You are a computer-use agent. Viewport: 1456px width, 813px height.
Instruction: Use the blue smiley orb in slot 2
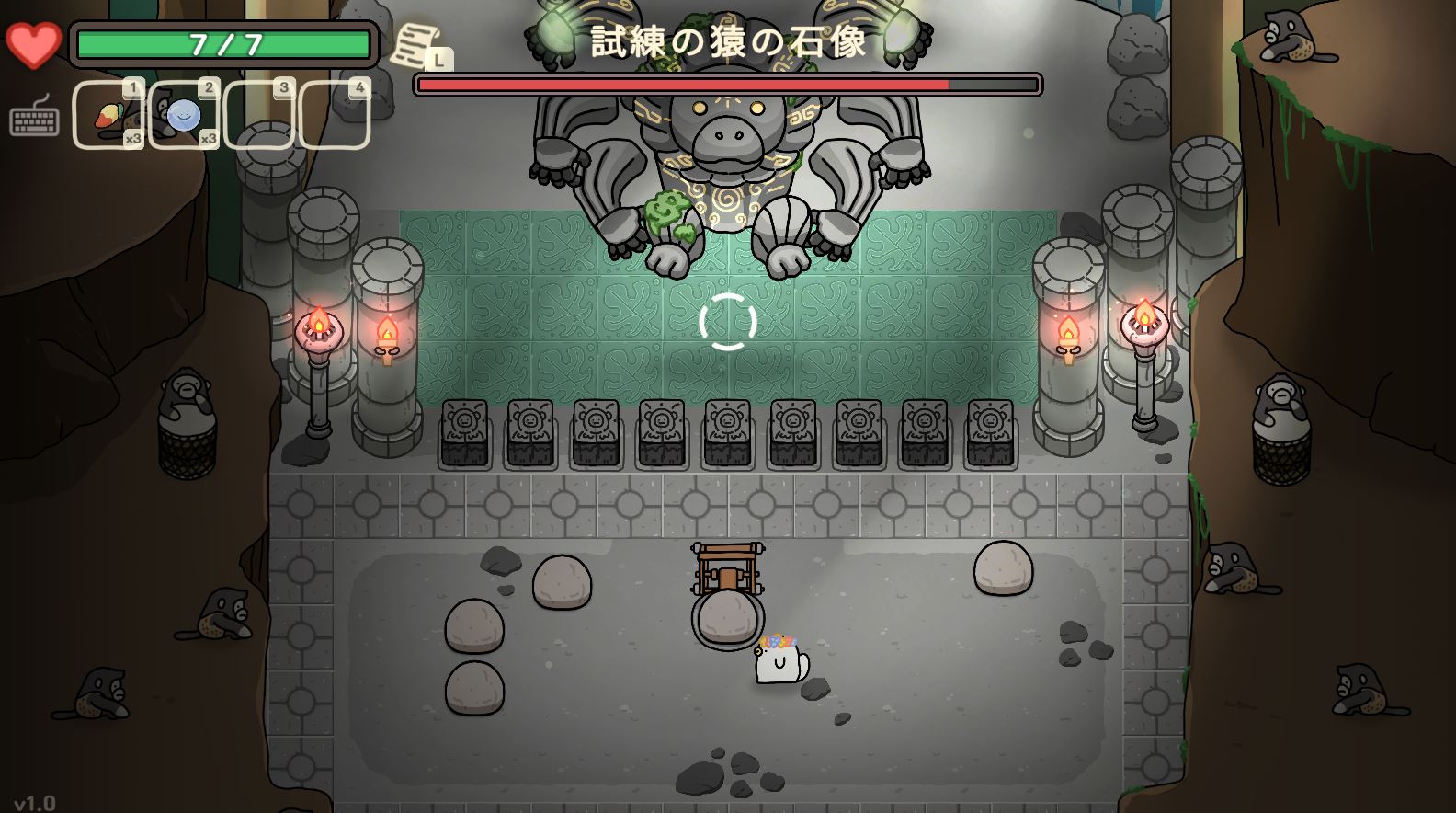[x=184, y=115]
